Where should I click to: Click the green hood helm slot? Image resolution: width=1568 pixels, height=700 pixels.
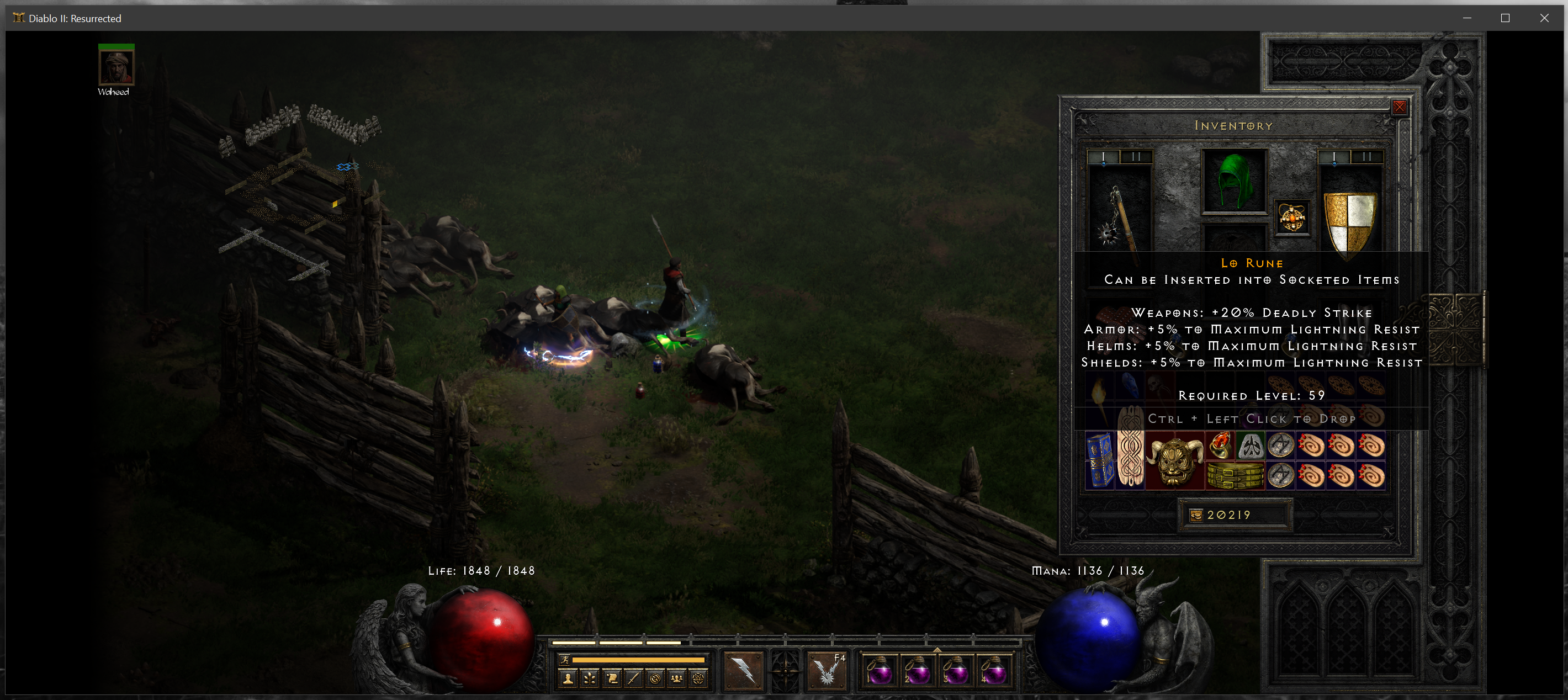pyautogui.click(x=1234, y=182)
